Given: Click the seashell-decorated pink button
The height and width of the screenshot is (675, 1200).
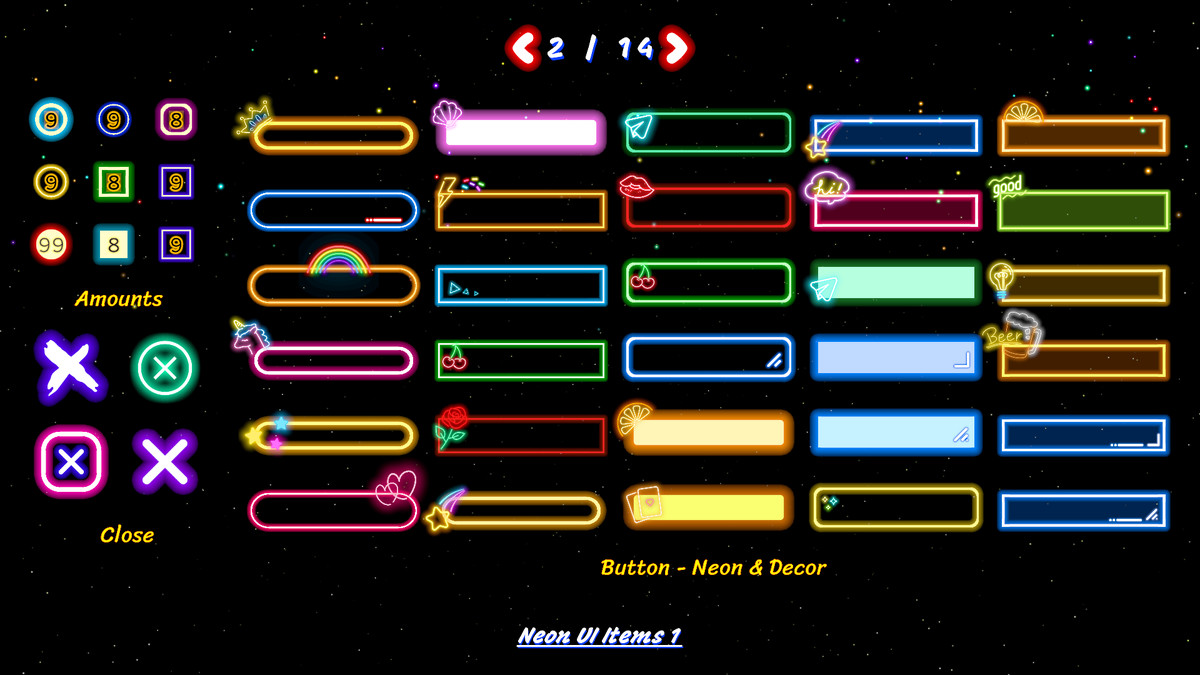Looking at the screenshot, I should click(521, 133).
